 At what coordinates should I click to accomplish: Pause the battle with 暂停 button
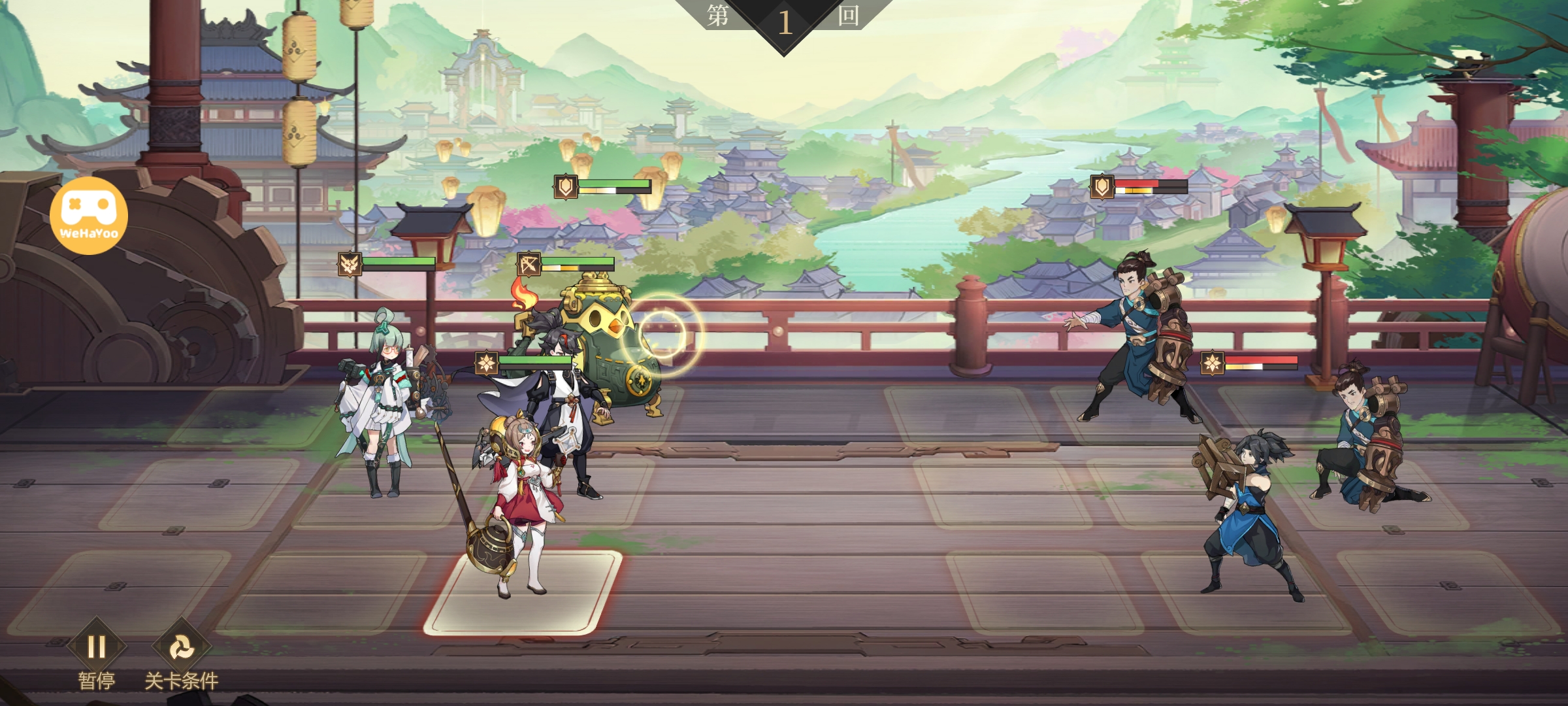(97, 648)
